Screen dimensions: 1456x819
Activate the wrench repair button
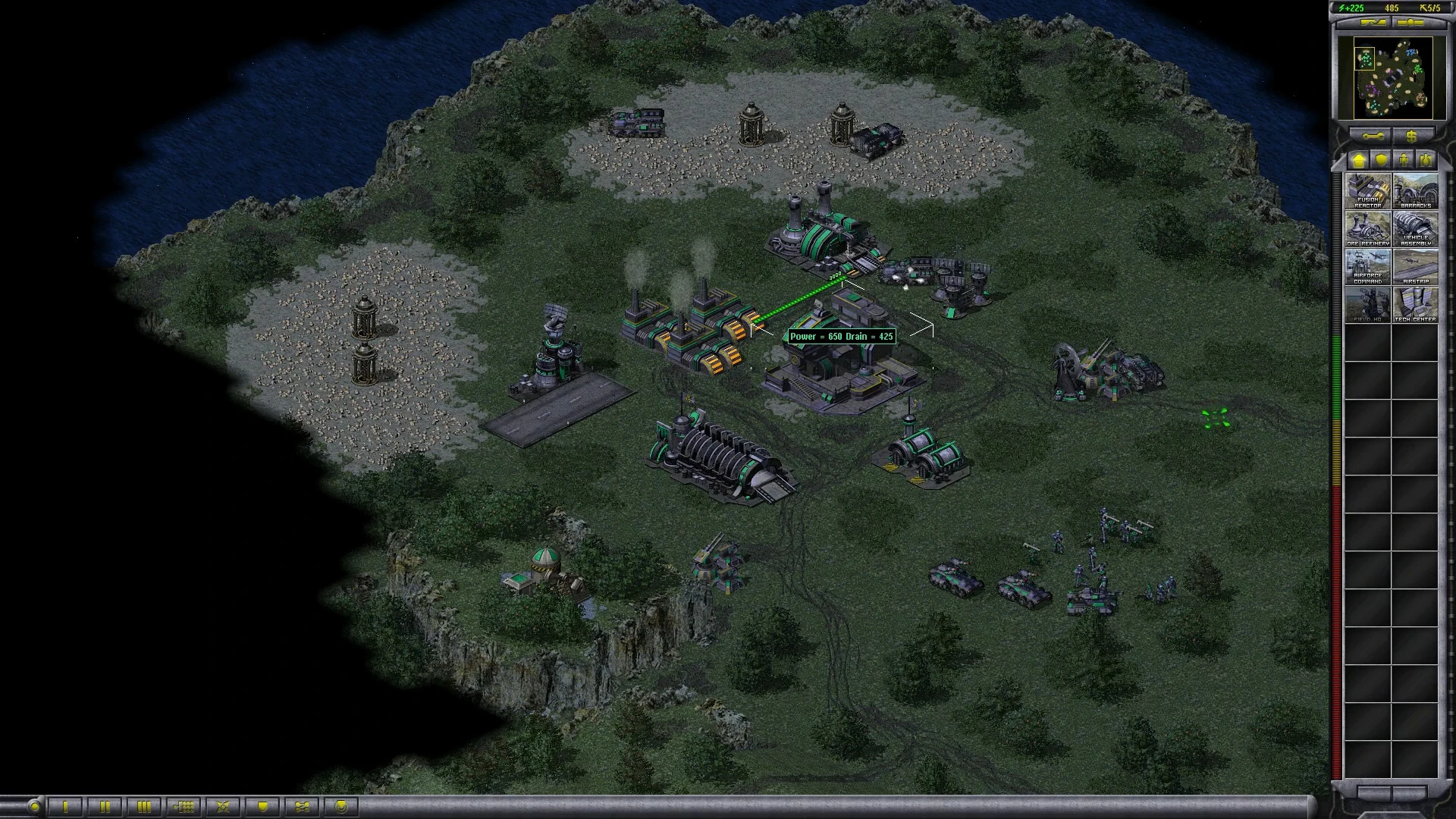point(1373,136)
